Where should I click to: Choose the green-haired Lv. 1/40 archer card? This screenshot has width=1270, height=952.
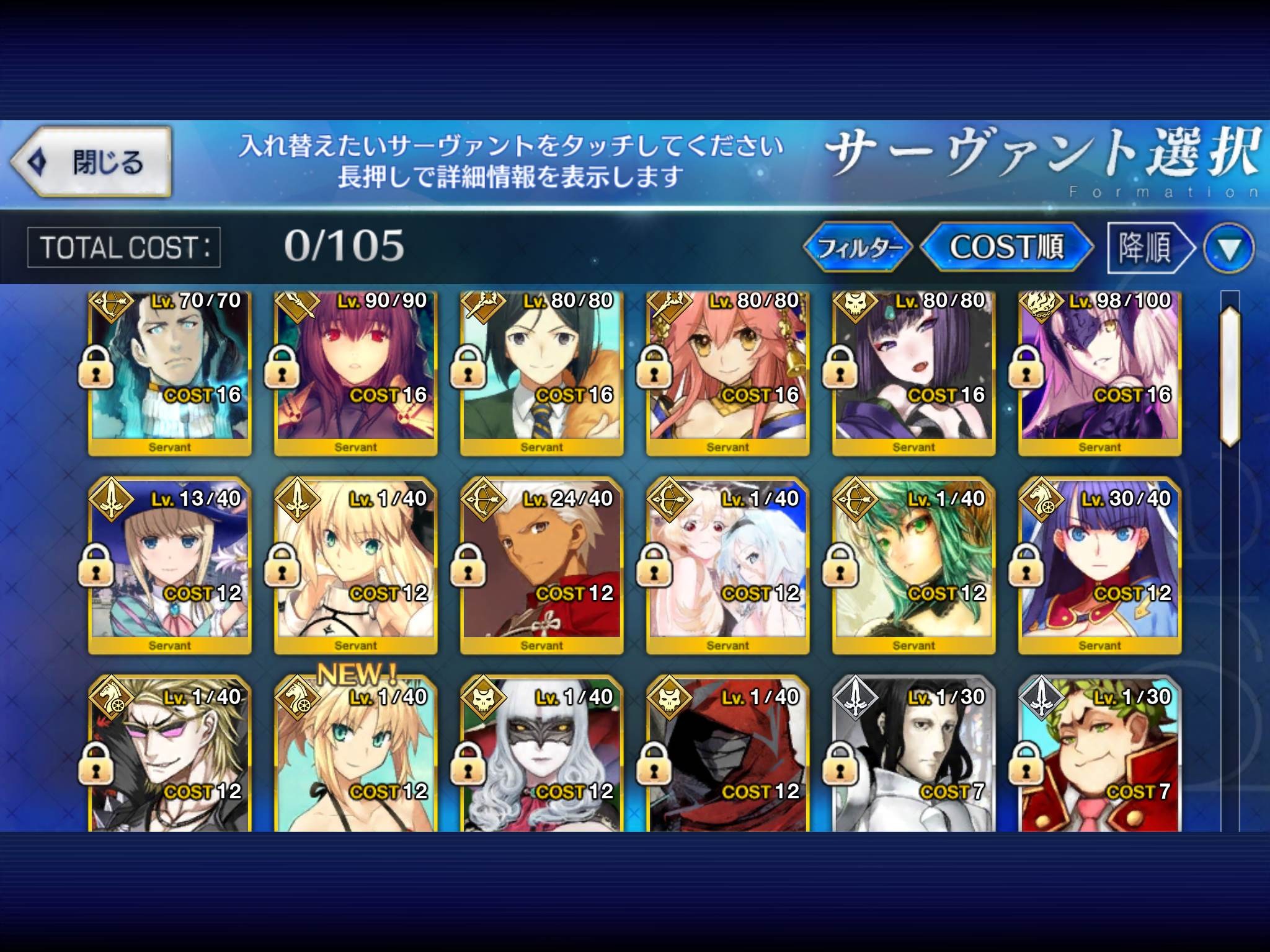point(913,565)
